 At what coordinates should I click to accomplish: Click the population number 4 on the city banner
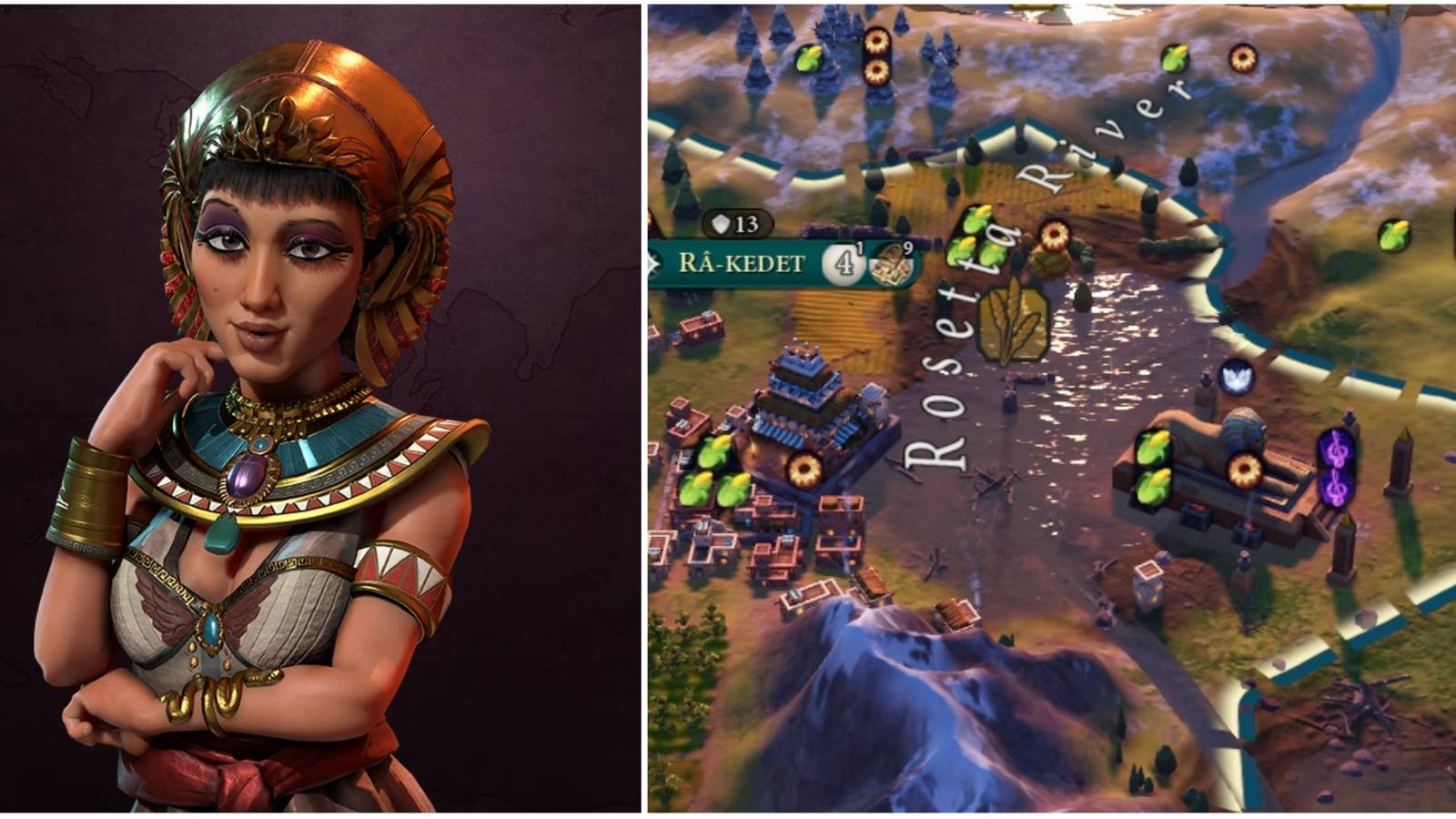click(844, 263)
